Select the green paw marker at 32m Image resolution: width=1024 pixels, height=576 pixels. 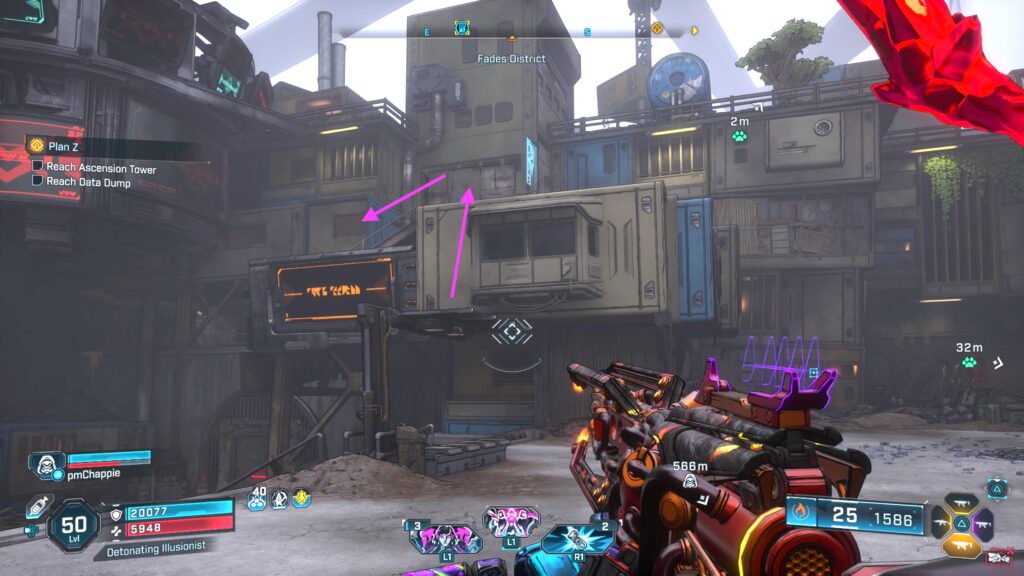[969, 362]
